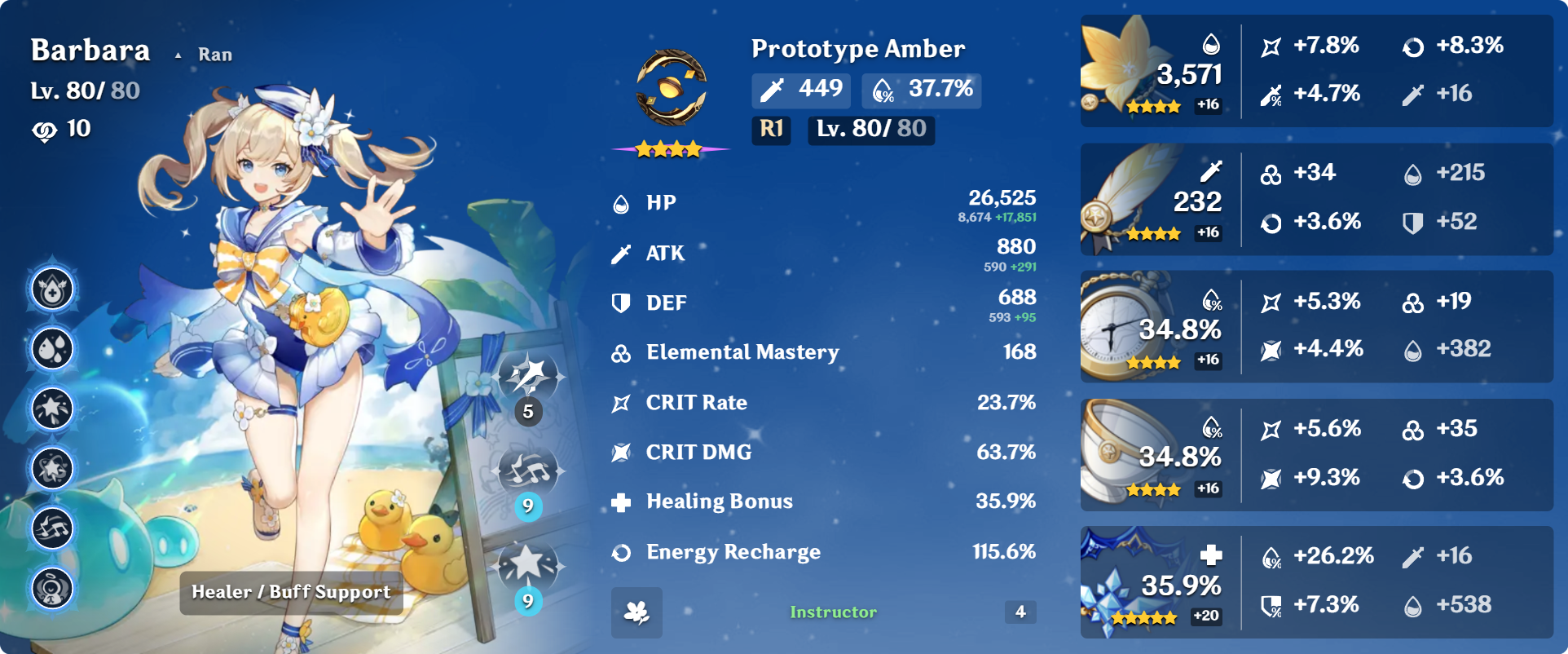Click the Prototype Amber weapon icon

(671, 88)
